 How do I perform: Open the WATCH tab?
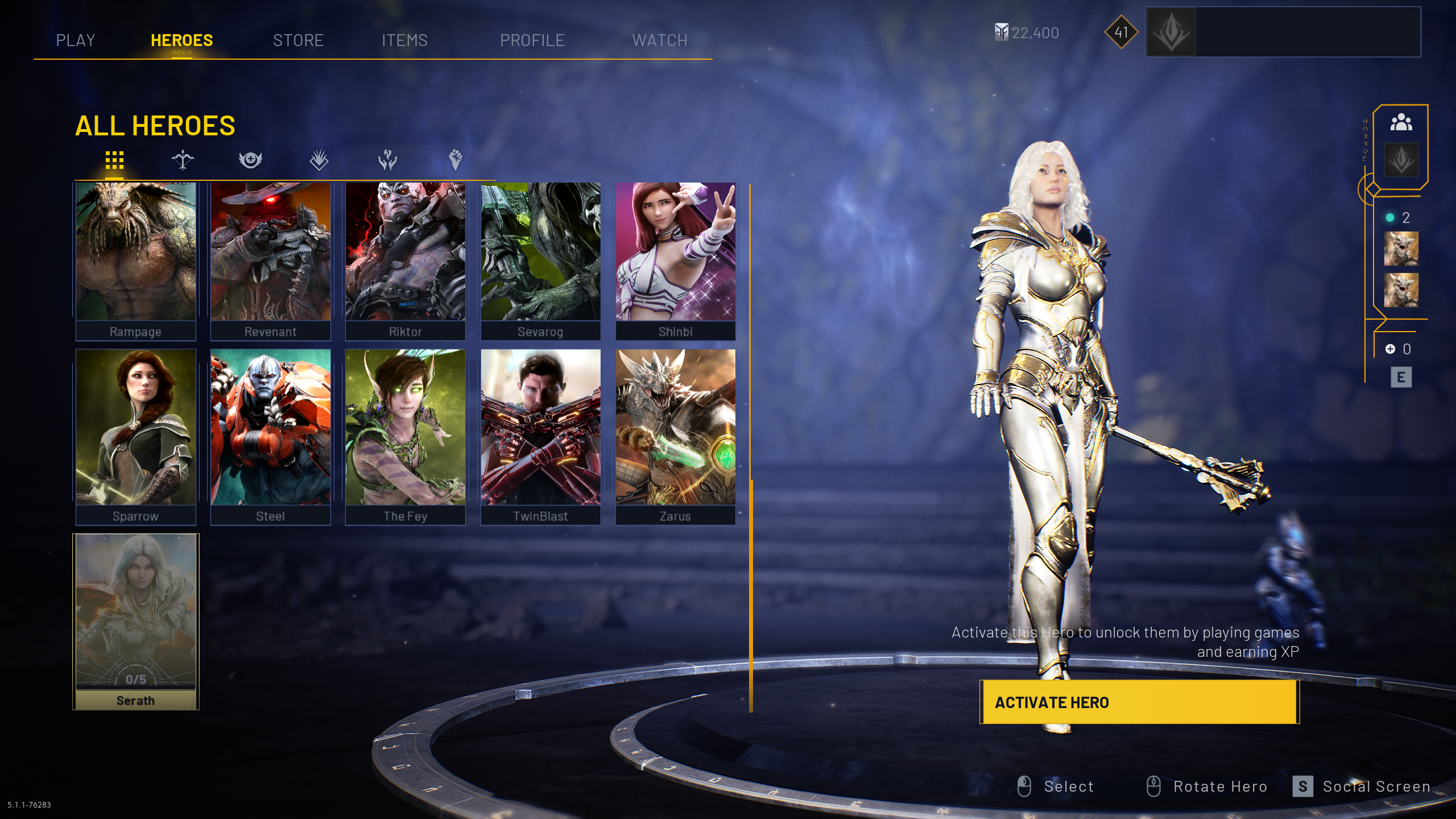(x=660, y=40)
